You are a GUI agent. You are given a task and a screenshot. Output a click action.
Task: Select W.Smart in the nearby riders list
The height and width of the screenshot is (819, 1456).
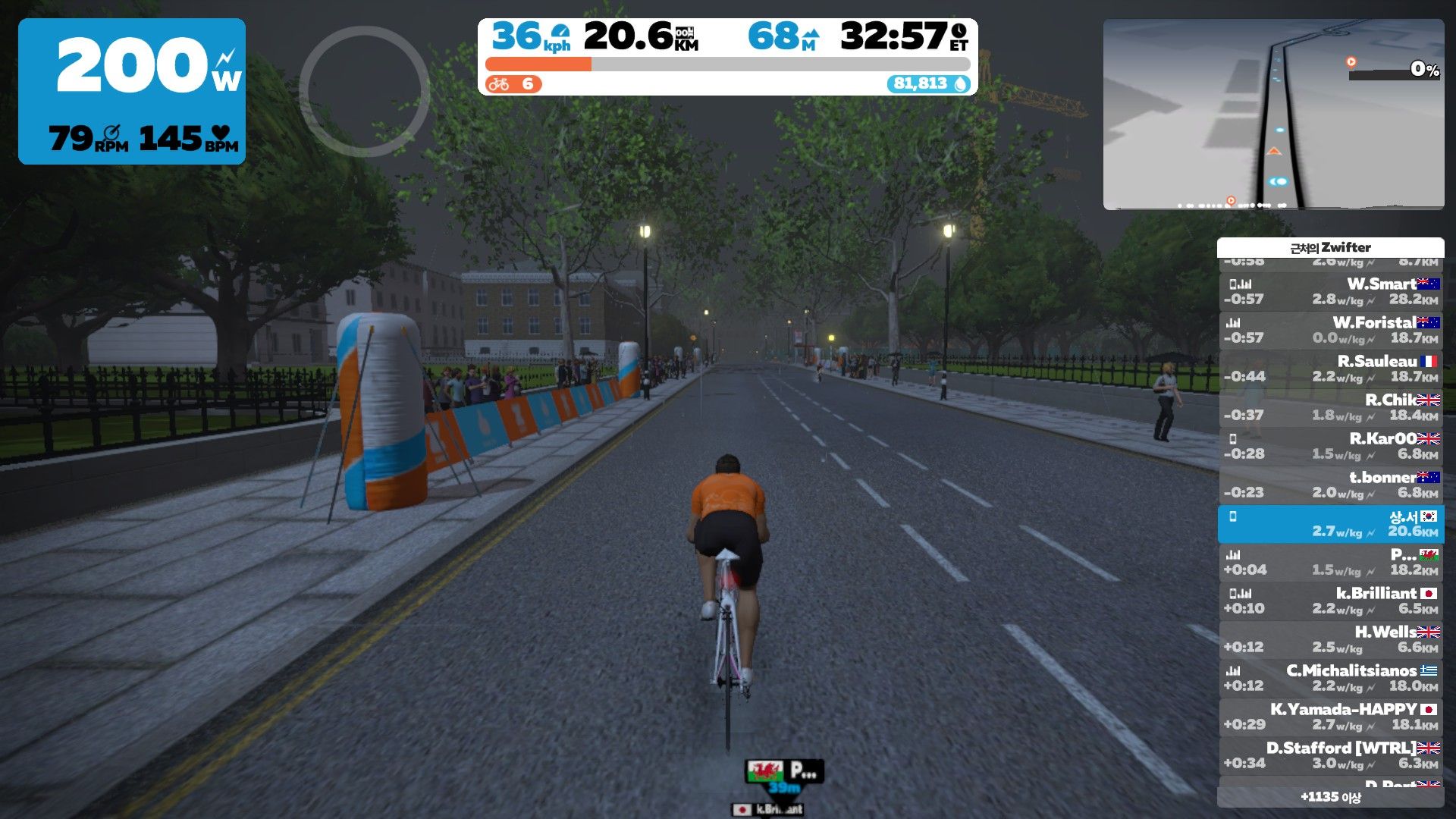pyautogui.click(x=1331, y=292)
